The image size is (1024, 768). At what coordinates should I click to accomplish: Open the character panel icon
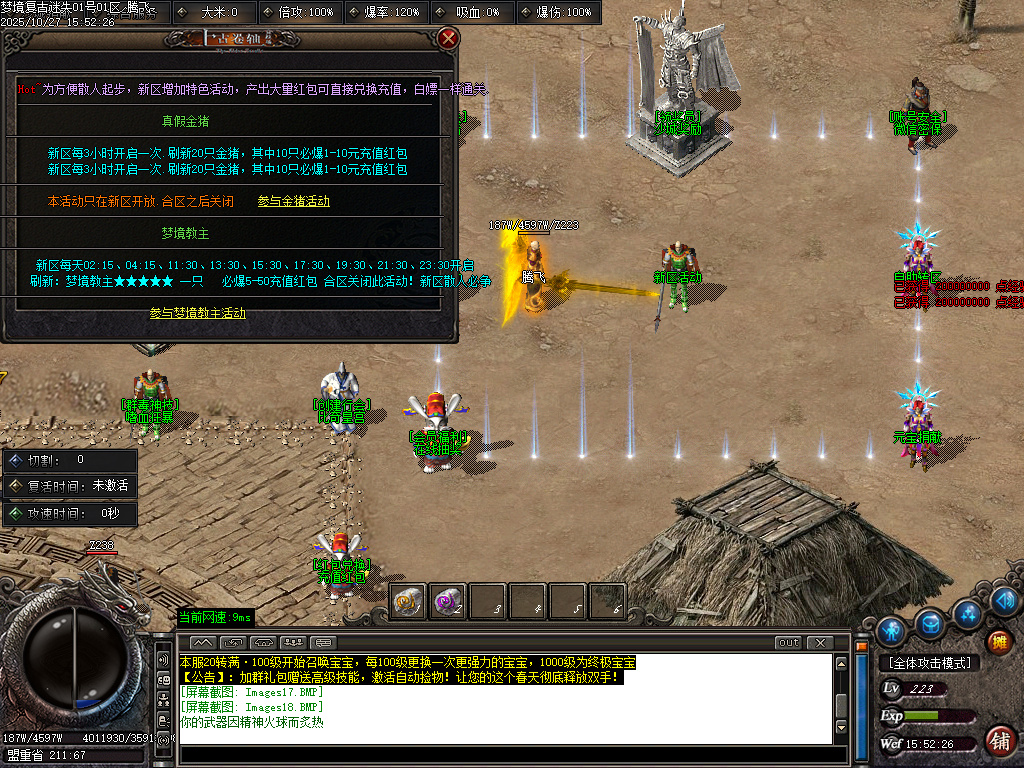(890, 630)
